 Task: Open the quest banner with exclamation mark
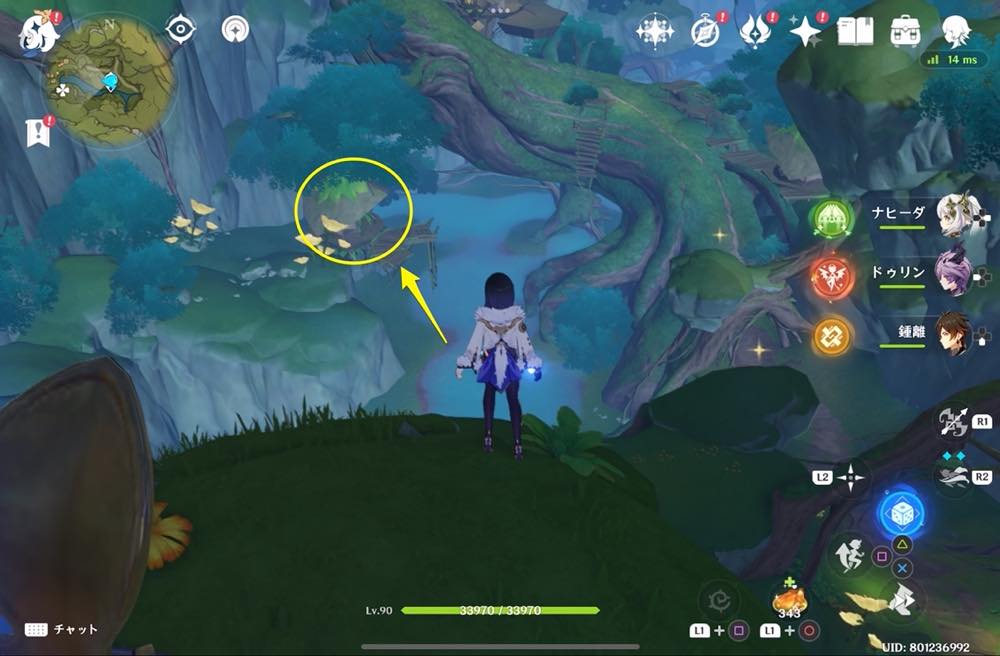click(38, 132)
